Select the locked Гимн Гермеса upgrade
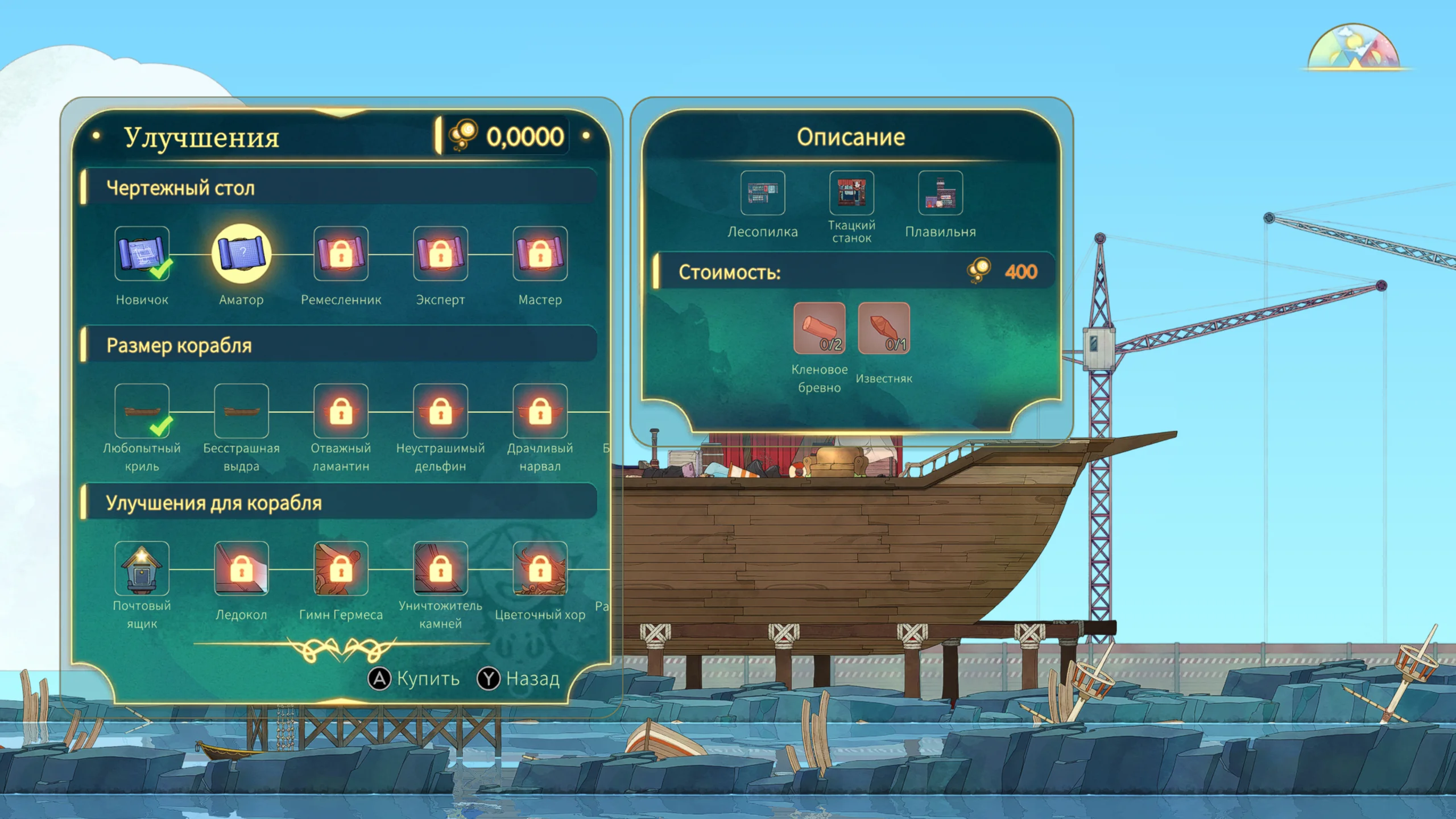The height and width of the screenshot is (819, 1456). point(341,568)
